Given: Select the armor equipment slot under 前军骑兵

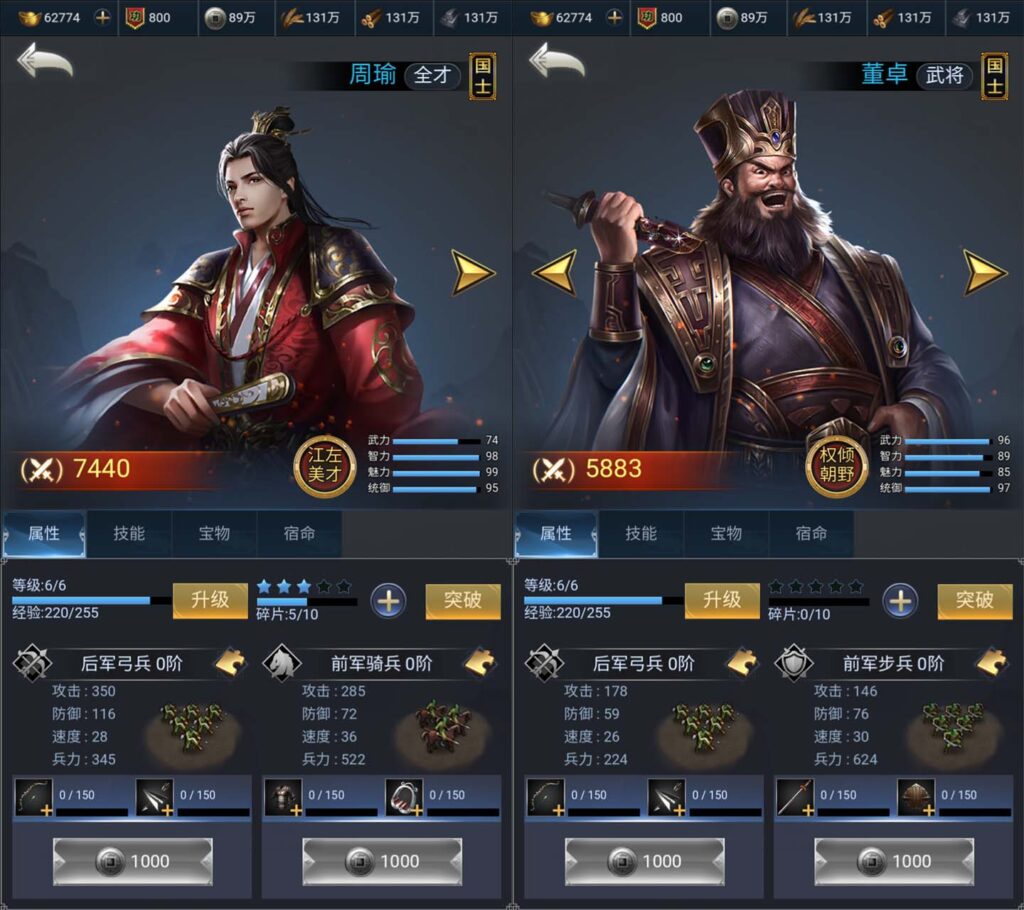Looking at the screenshot, I should [282, 798].
